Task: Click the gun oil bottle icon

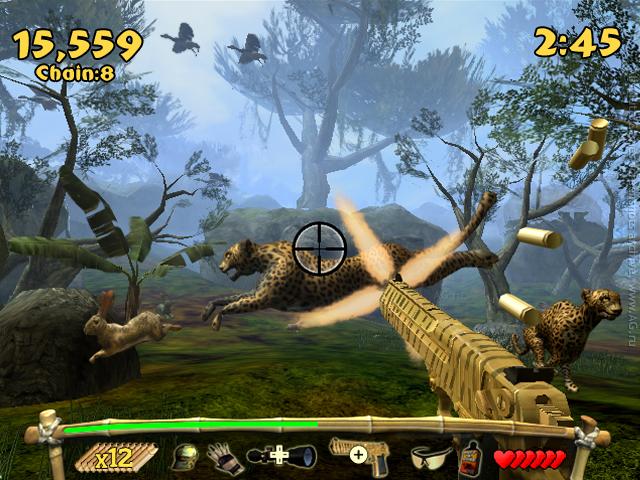Action: click(469, 457)
